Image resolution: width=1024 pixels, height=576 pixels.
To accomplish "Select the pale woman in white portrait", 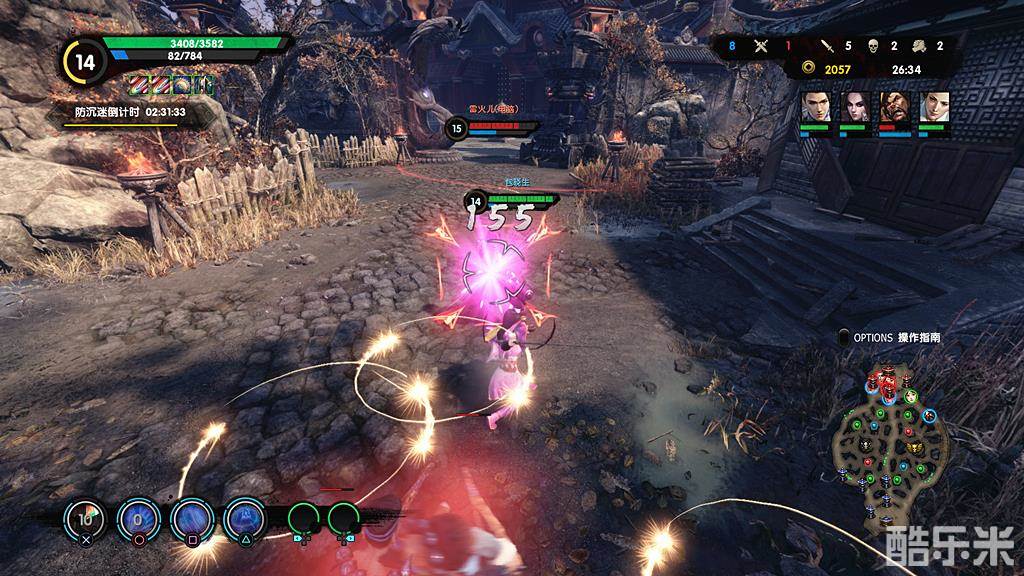I will (934, 107).
